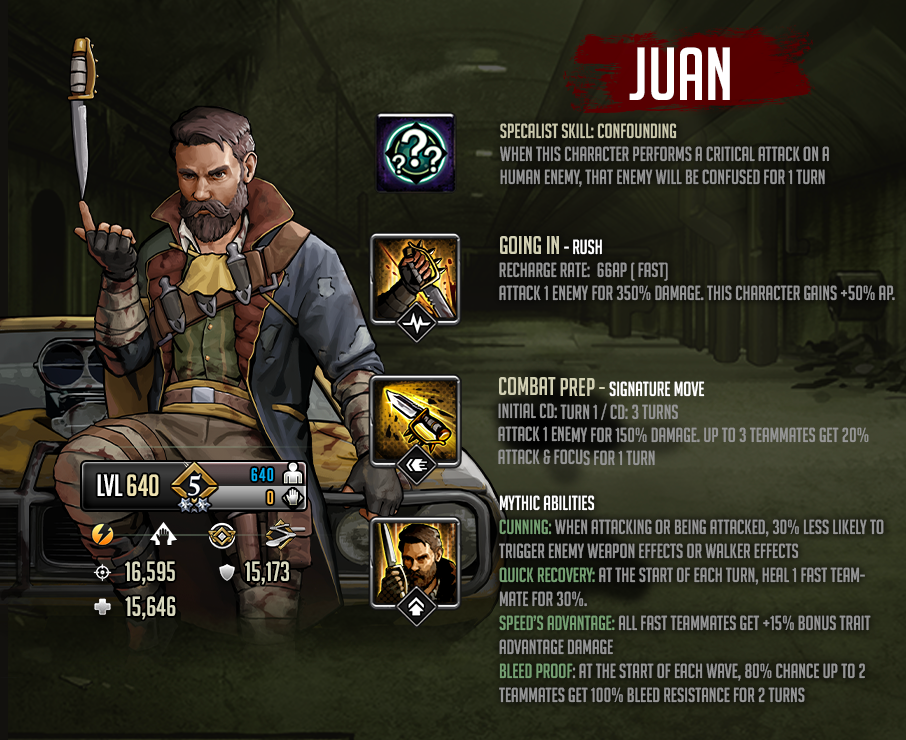This screenshot has width=906, height=740.
Task: Open the Going In rush ability icon
Action: 415,273
